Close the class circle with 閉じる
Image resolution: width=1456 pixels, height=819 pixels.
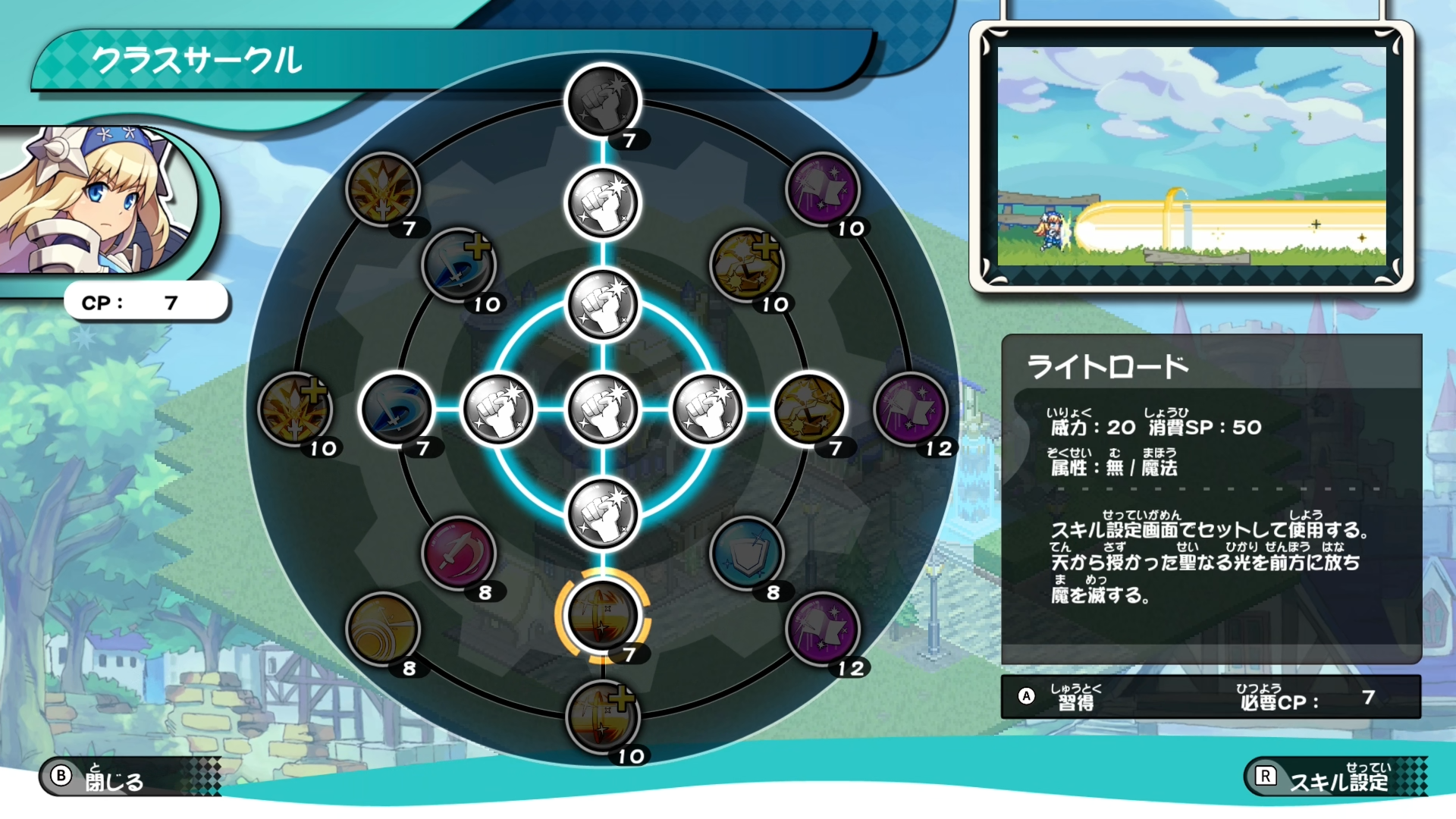114,777
